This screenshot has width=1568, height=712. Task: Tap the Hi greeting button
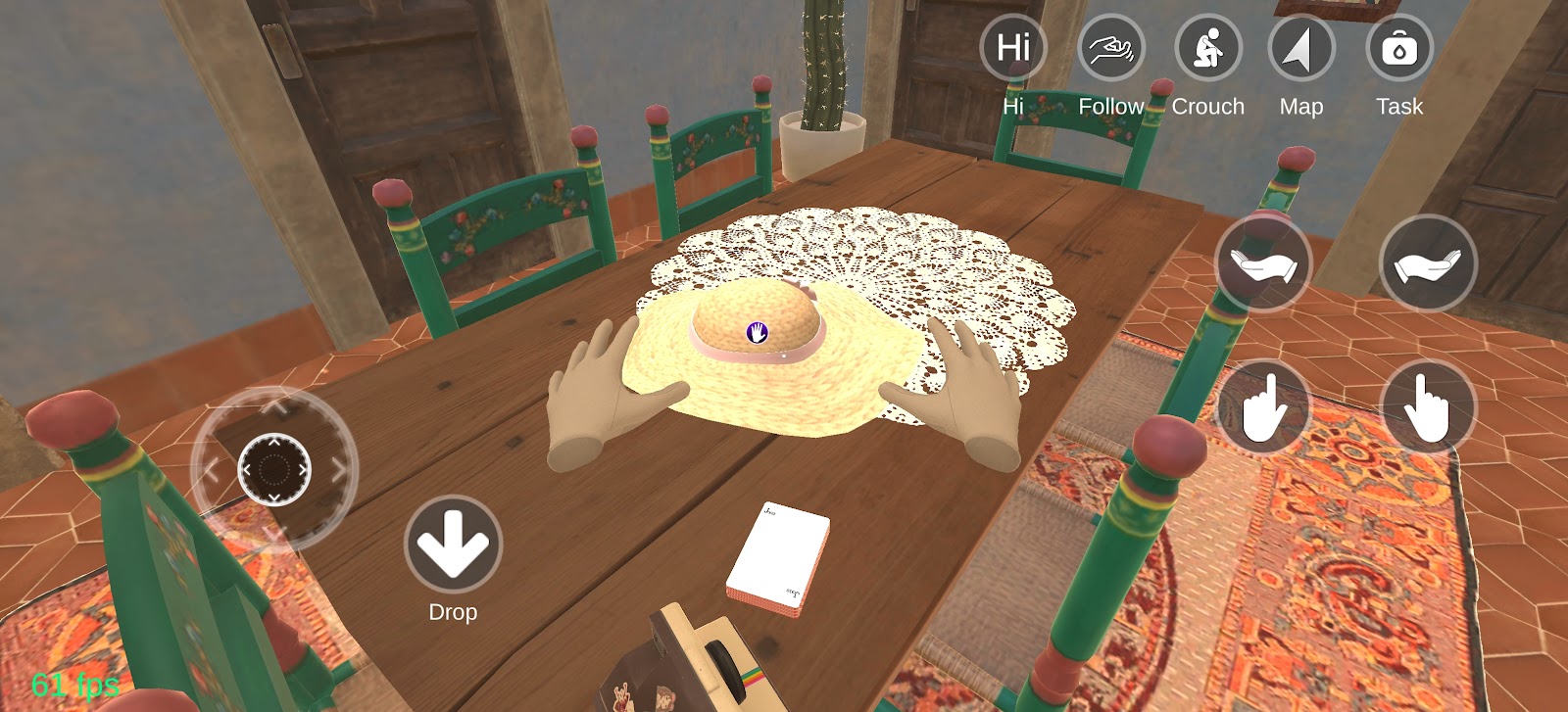pos(1013,48)
